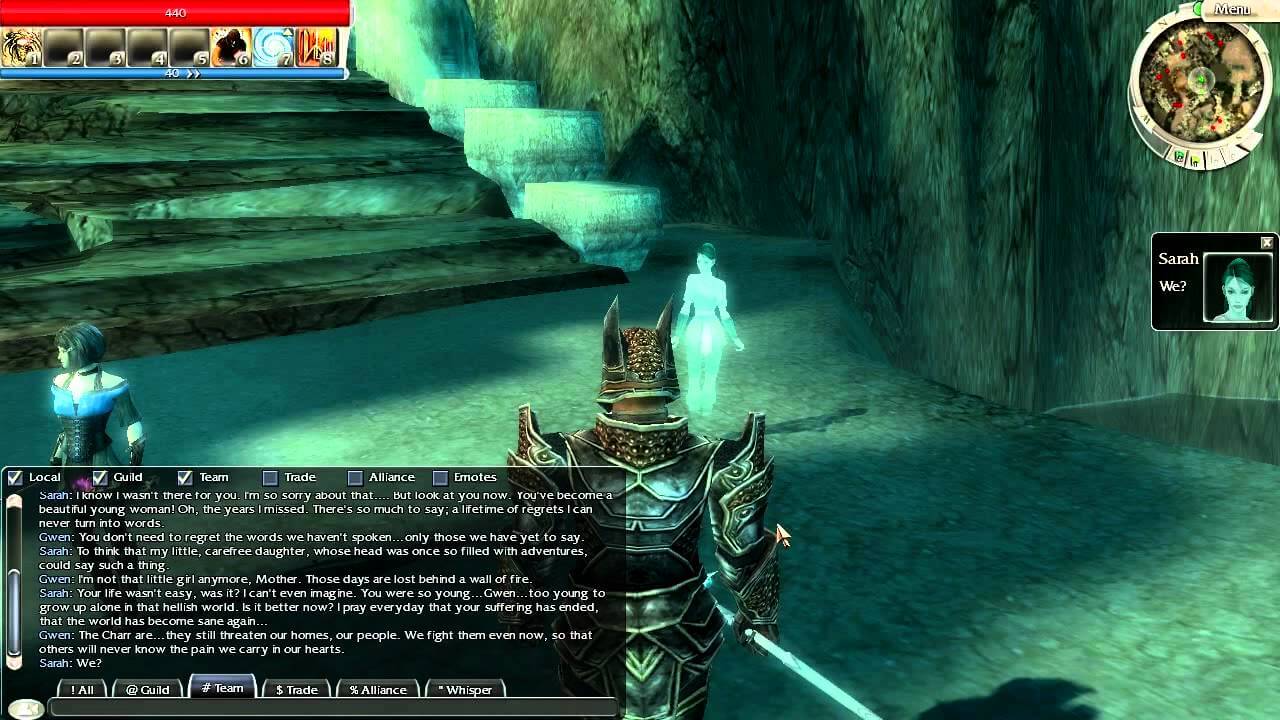Open the Whisper chat channel
The height and width of the screenshot is (720, 1280).
pyautogui.click(x=465, y=689)
